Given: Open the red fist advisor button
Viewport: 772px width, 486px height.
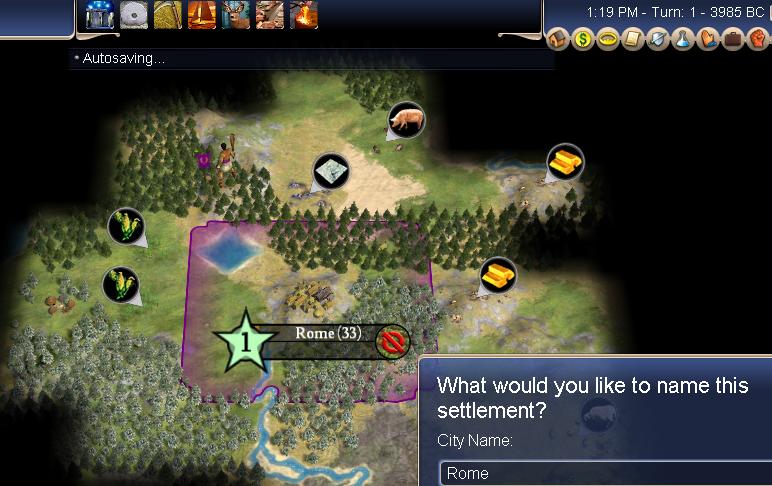Looking at the screenshot, I should point(756,40).
